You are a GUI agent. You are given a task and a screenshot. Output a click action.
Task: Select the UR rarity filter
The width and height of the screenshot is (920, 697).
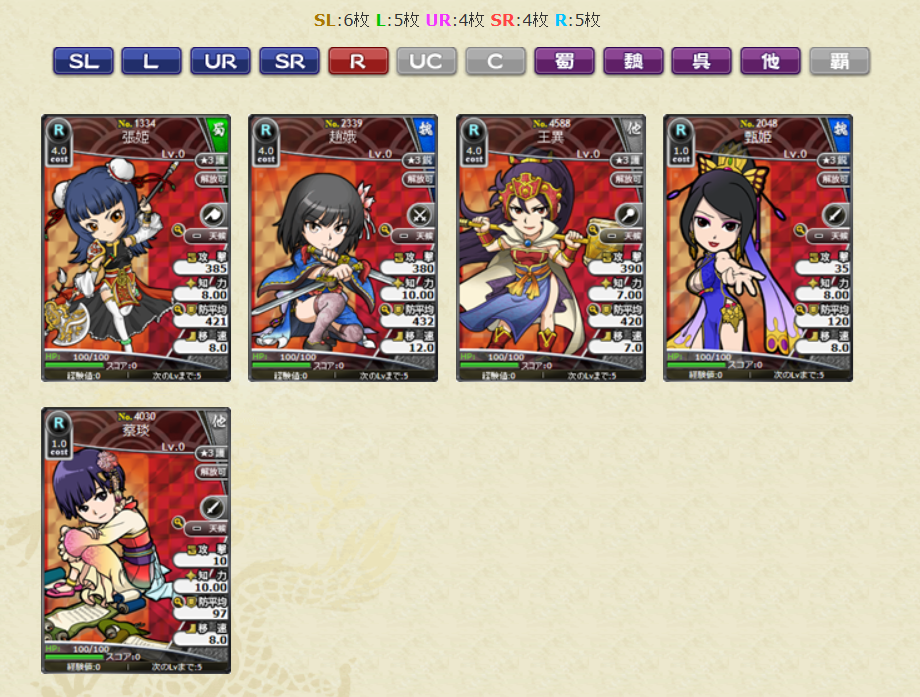point(220,61)
